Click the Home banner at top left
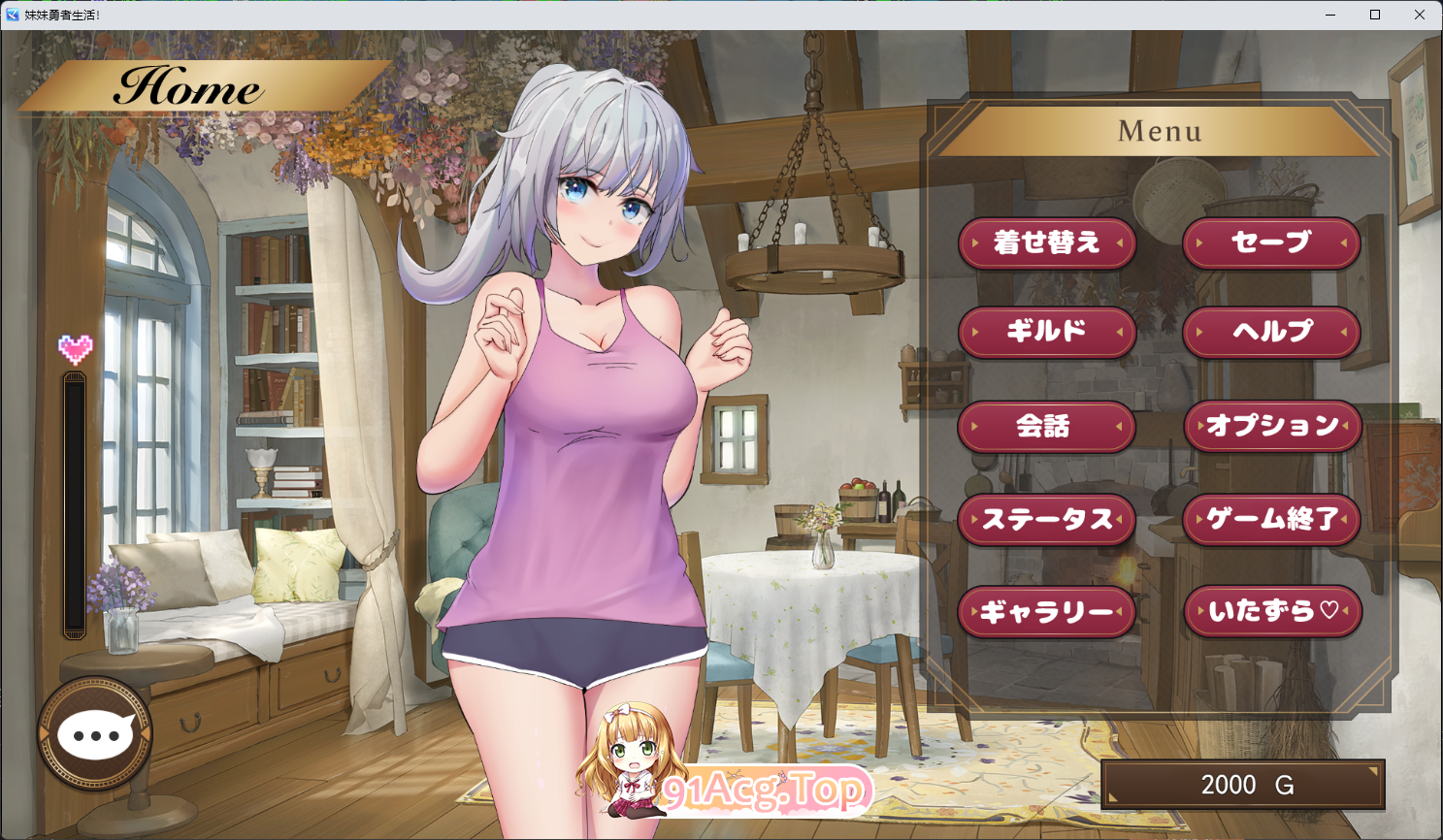Image resolution: width=1443 pixels, height=840 pixels. coord(190,88)
